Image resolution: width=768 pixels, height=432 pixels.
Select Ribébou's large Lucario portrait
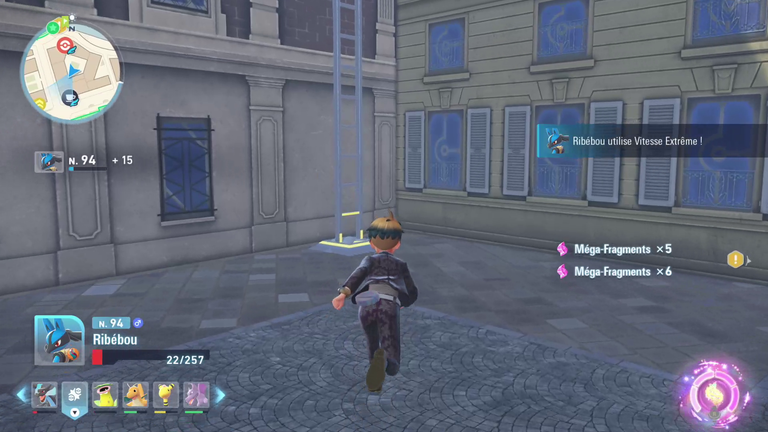[x=59, y=340]
